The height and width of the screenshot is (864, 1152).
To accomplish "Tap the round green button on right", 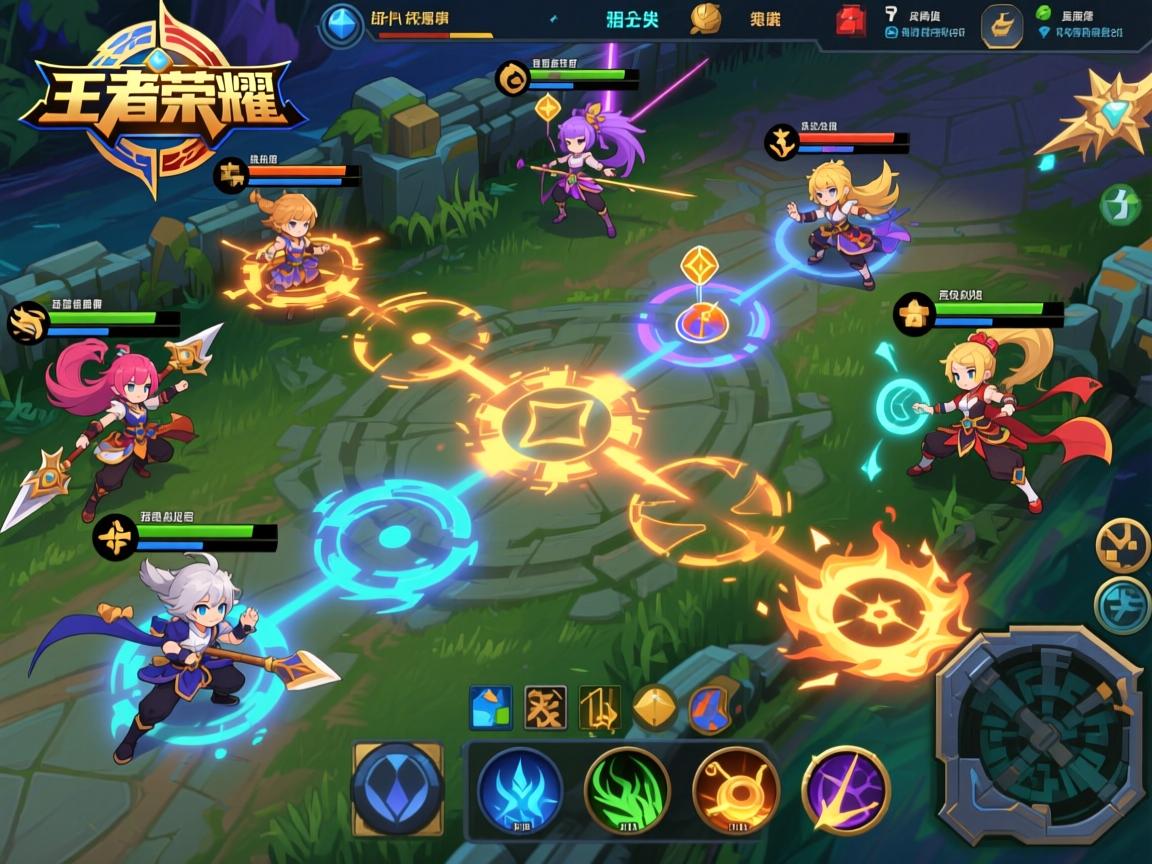I will (1121, 205).
